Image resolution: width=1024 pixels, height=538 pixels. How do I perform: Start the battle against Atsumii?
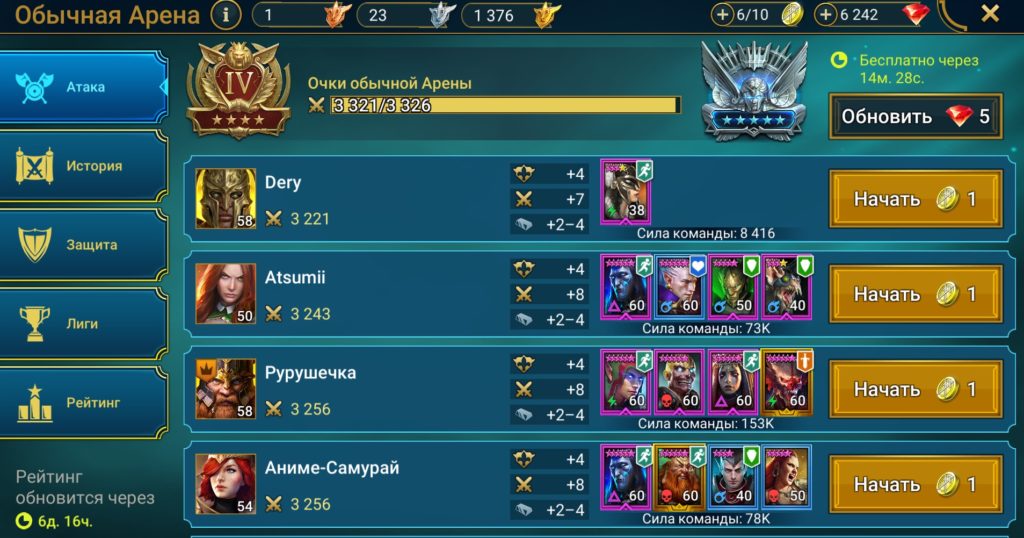915,294
